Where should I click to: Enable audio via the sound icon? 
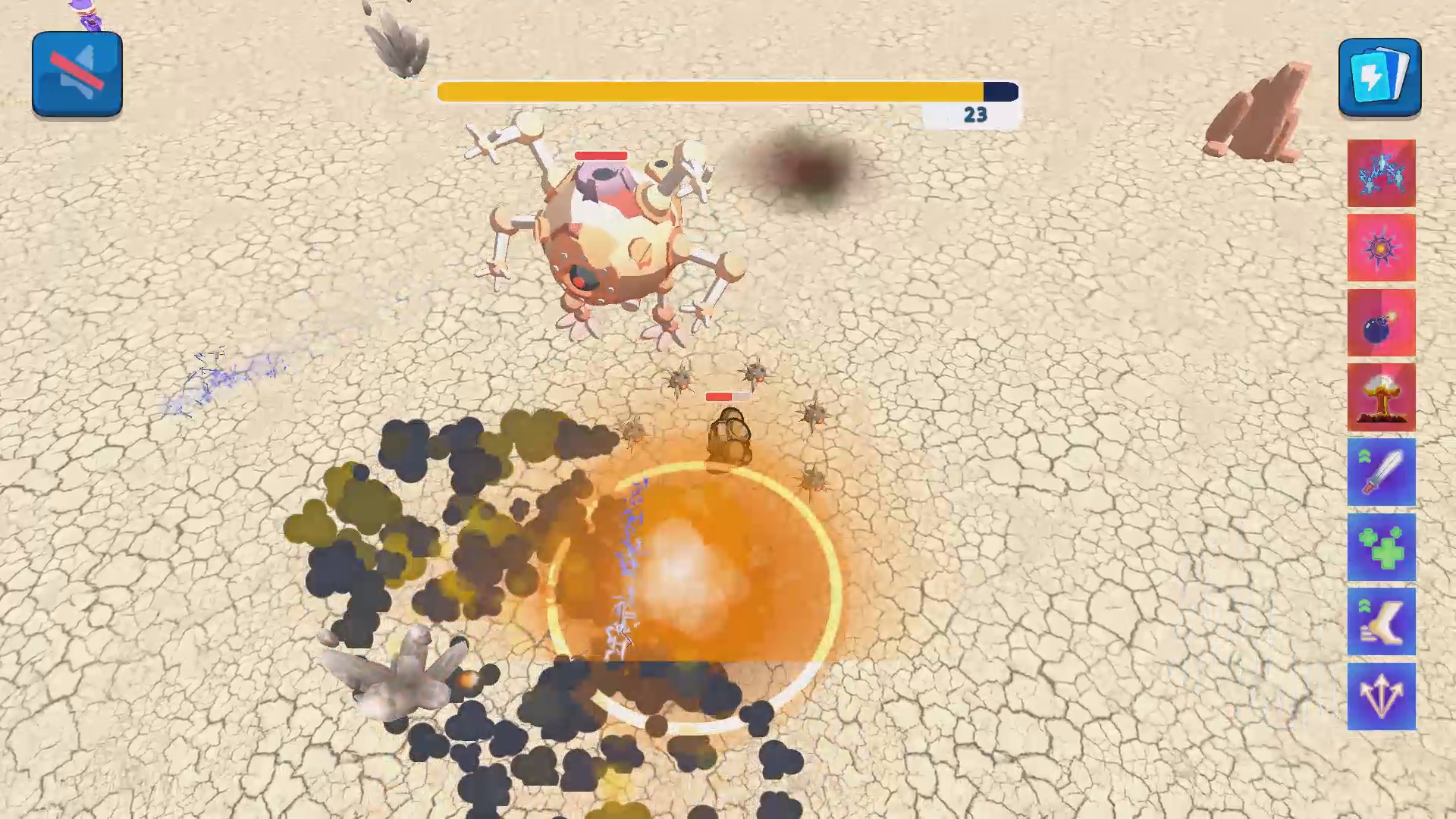76,72
